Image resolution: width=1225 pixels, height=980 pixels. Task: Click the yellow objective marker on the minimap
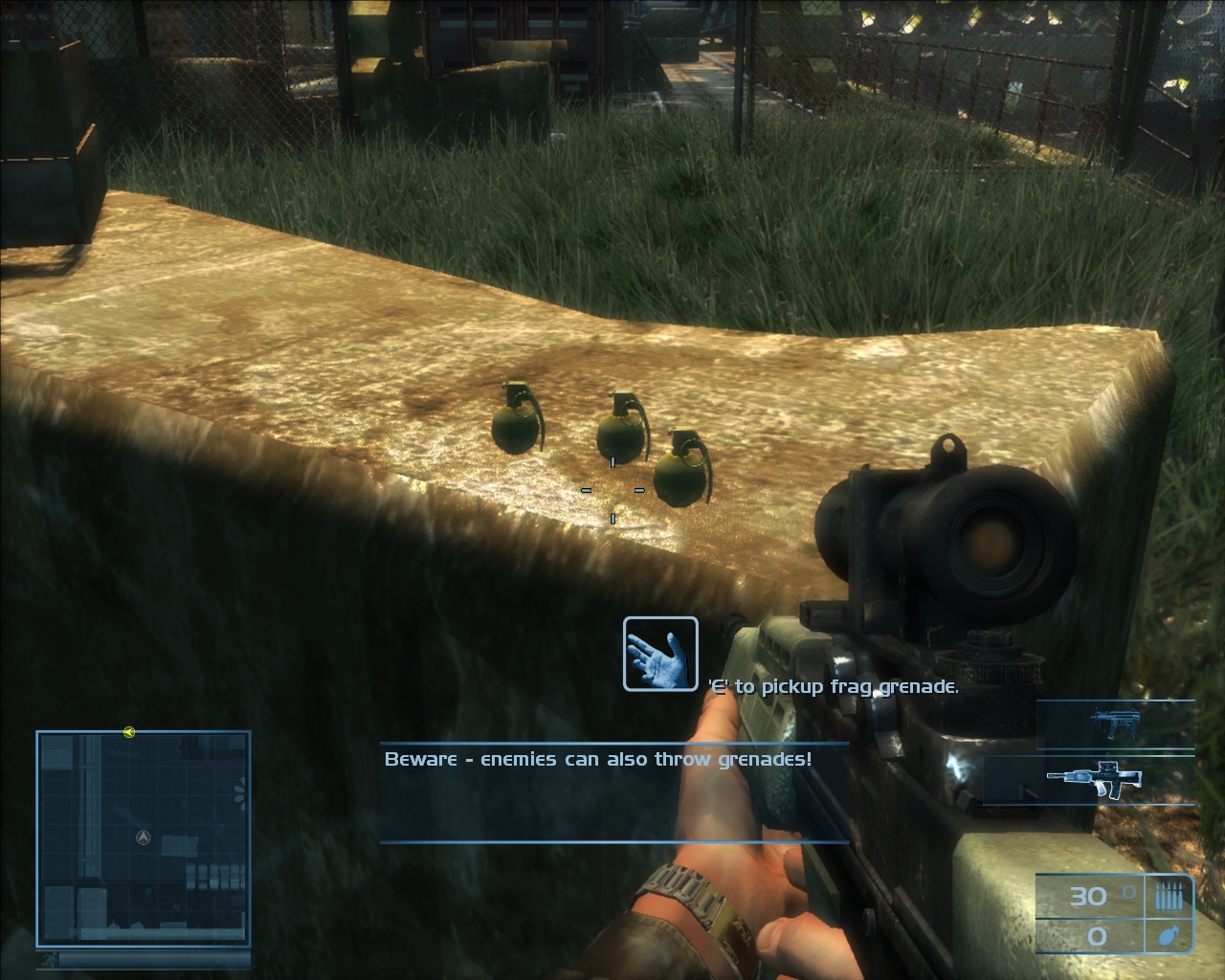pos(129,732)
